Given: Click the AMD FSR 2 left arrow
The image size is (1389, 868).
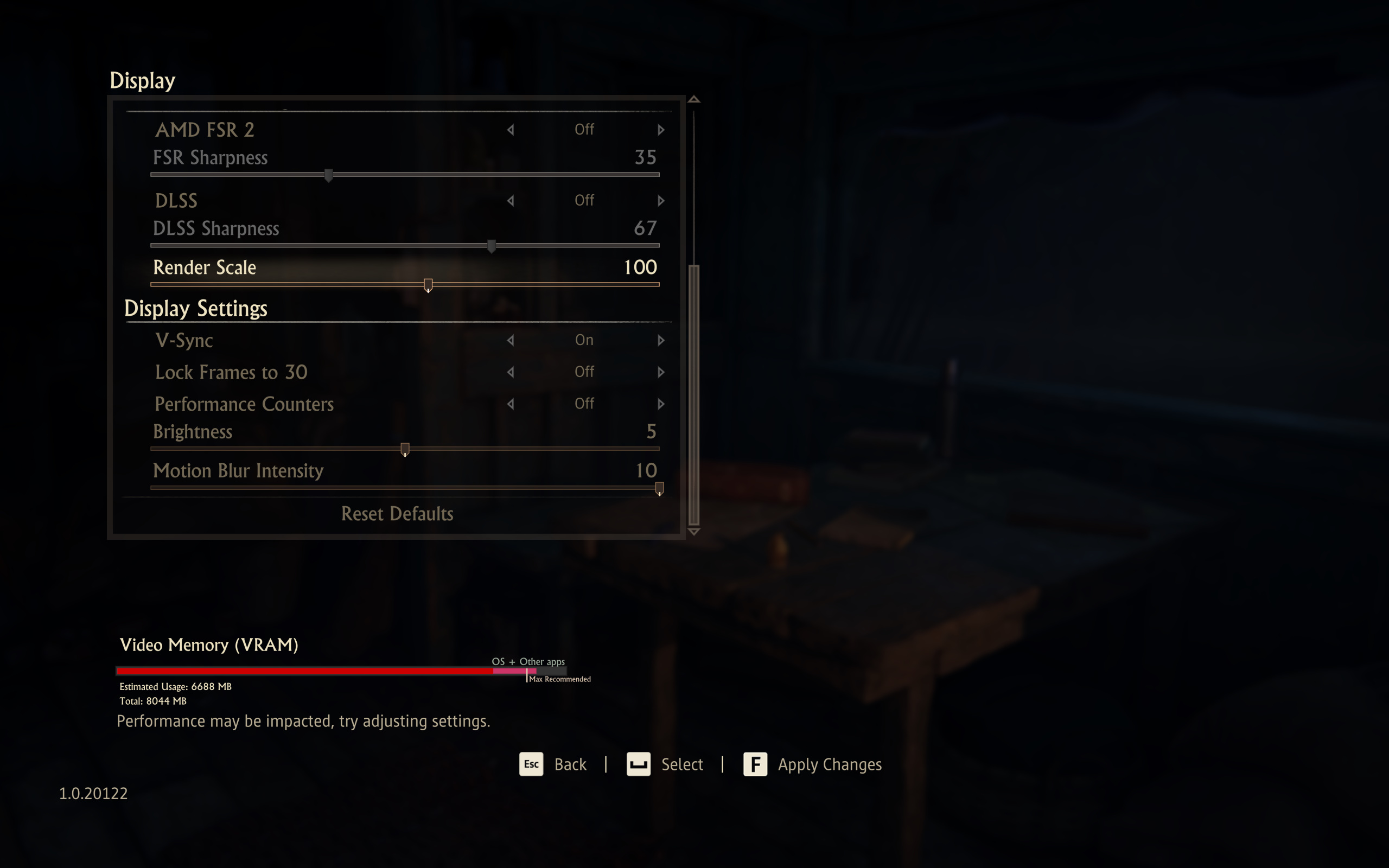Looking at the screenshot, I should click(x=510, y=130).
